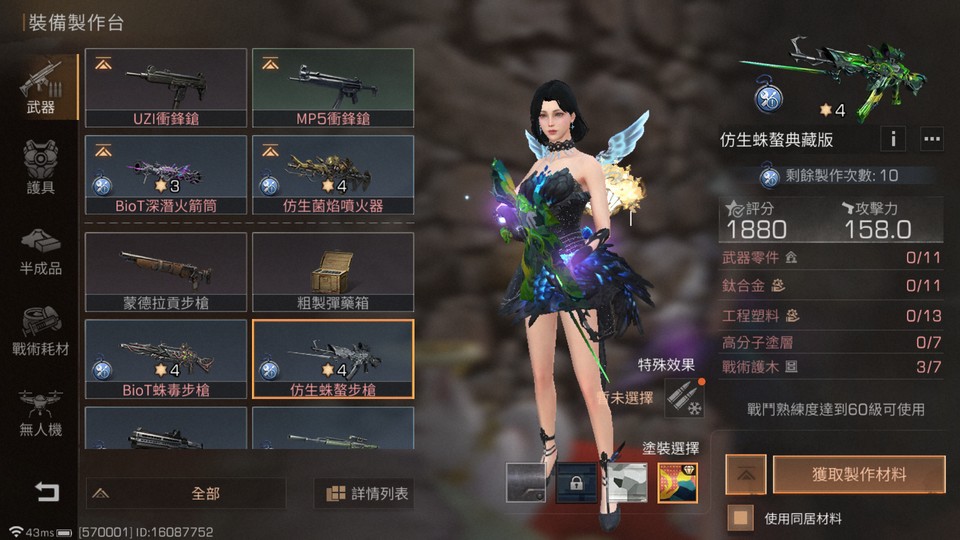Choose the MP5衝鋒鎗 recipe
The image size is (960, 540).
coord(333,88)
